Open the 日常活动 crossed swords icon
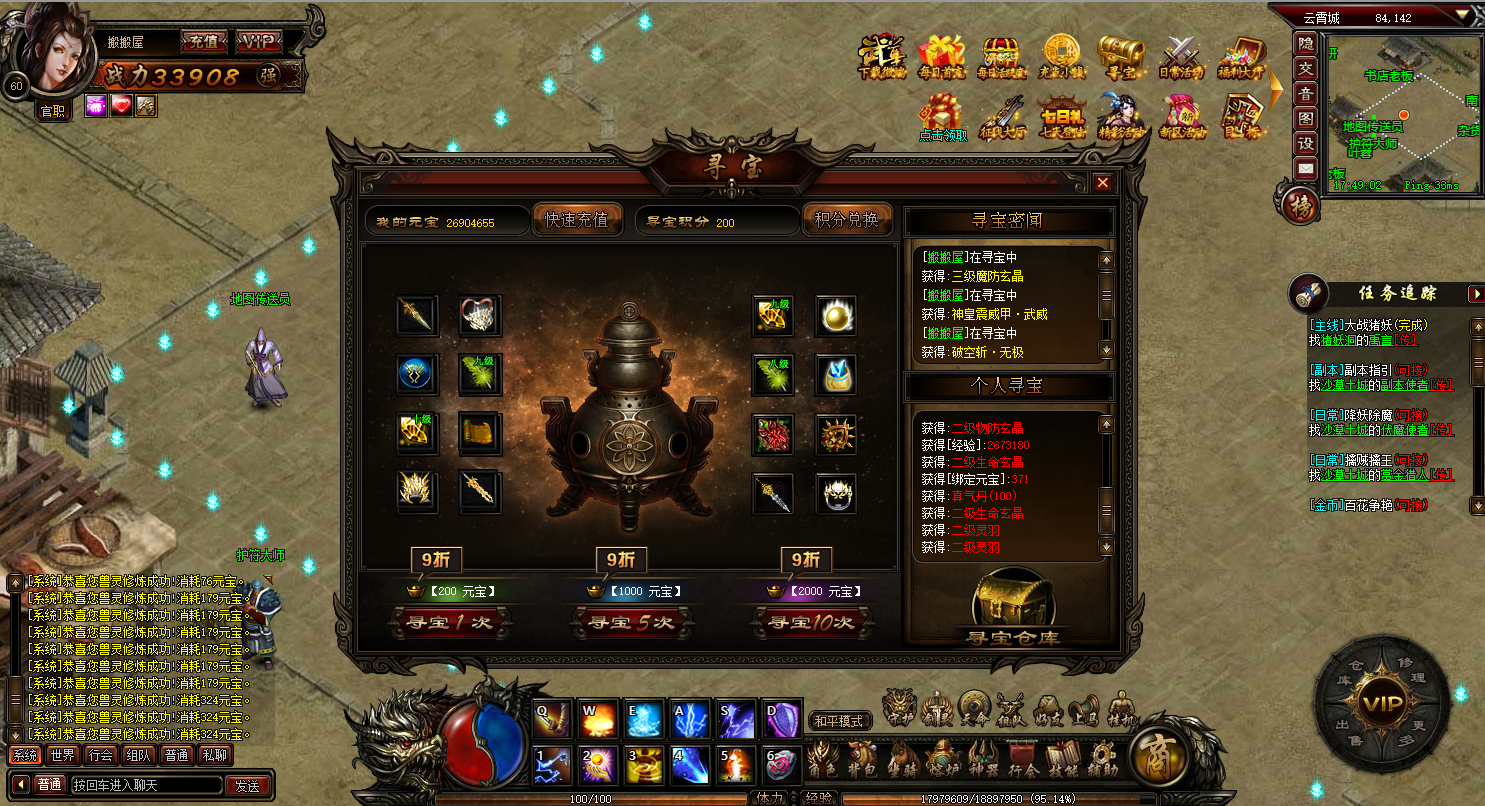 (1181, 56)
